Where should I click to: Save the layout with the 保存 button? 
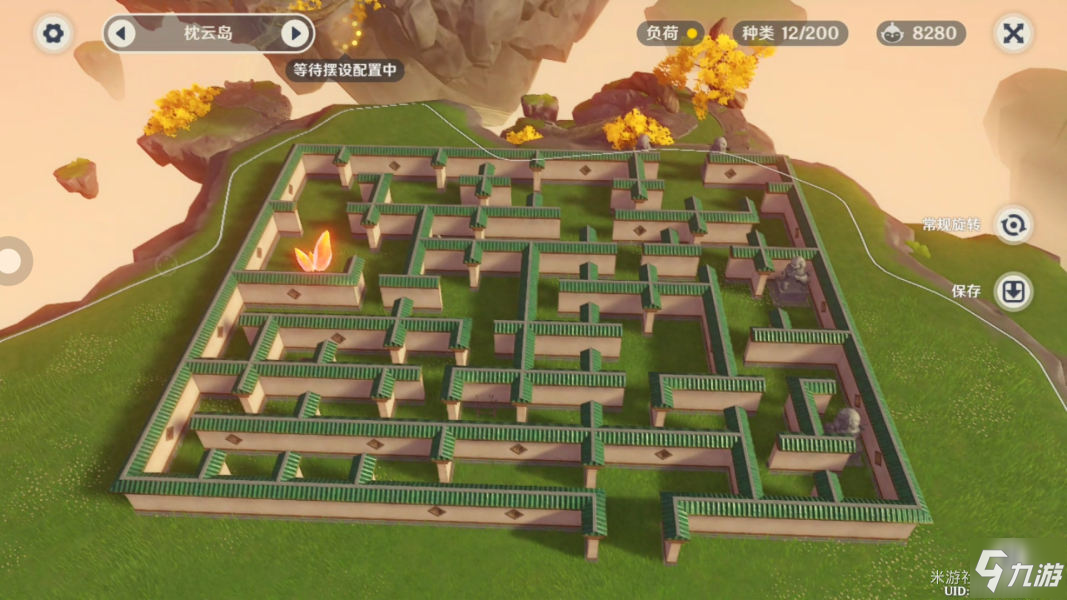tap(1013, 291)
